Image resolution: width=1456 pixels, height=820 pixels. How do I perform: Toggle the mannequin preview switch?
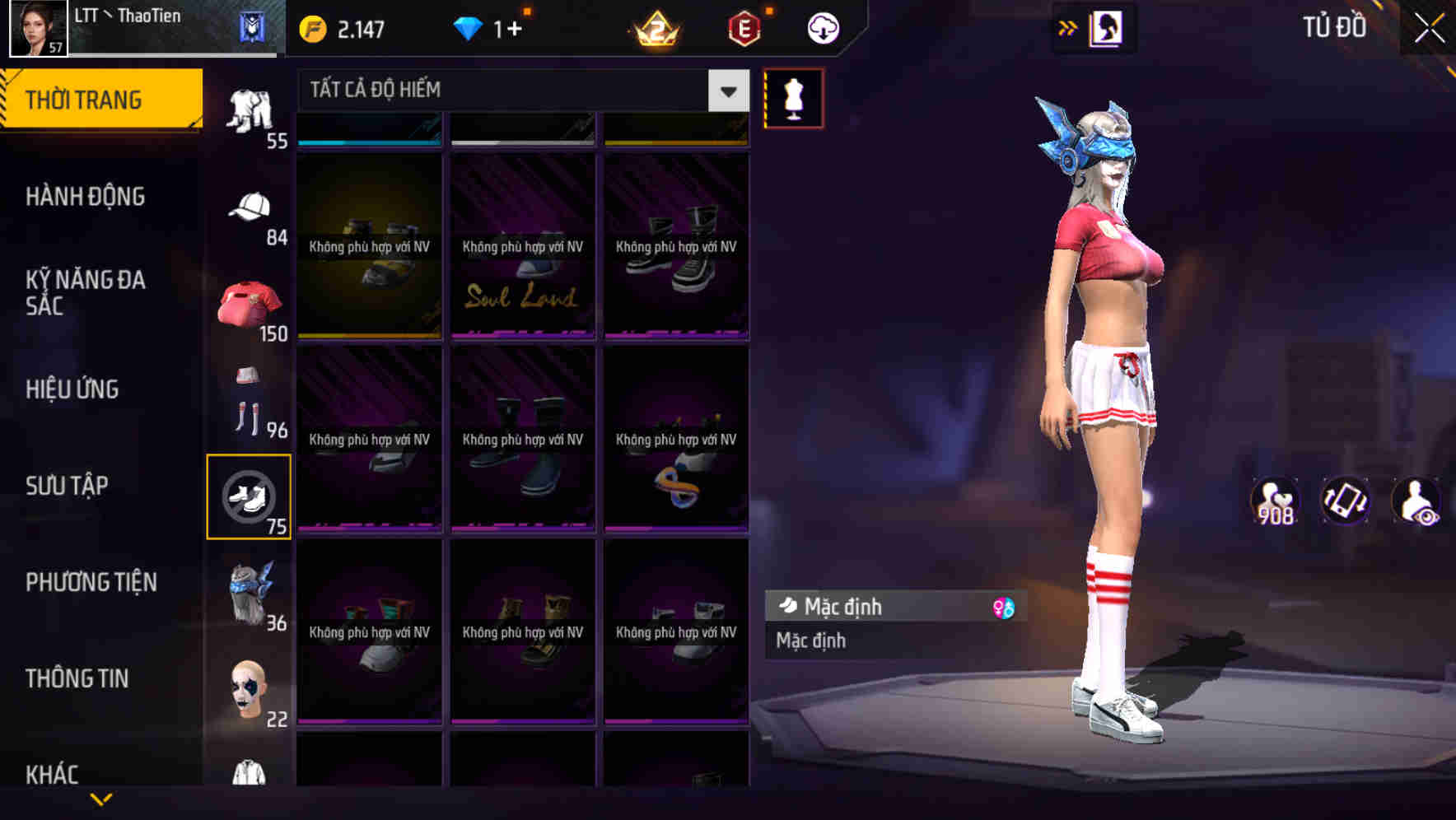coord(793,97)
